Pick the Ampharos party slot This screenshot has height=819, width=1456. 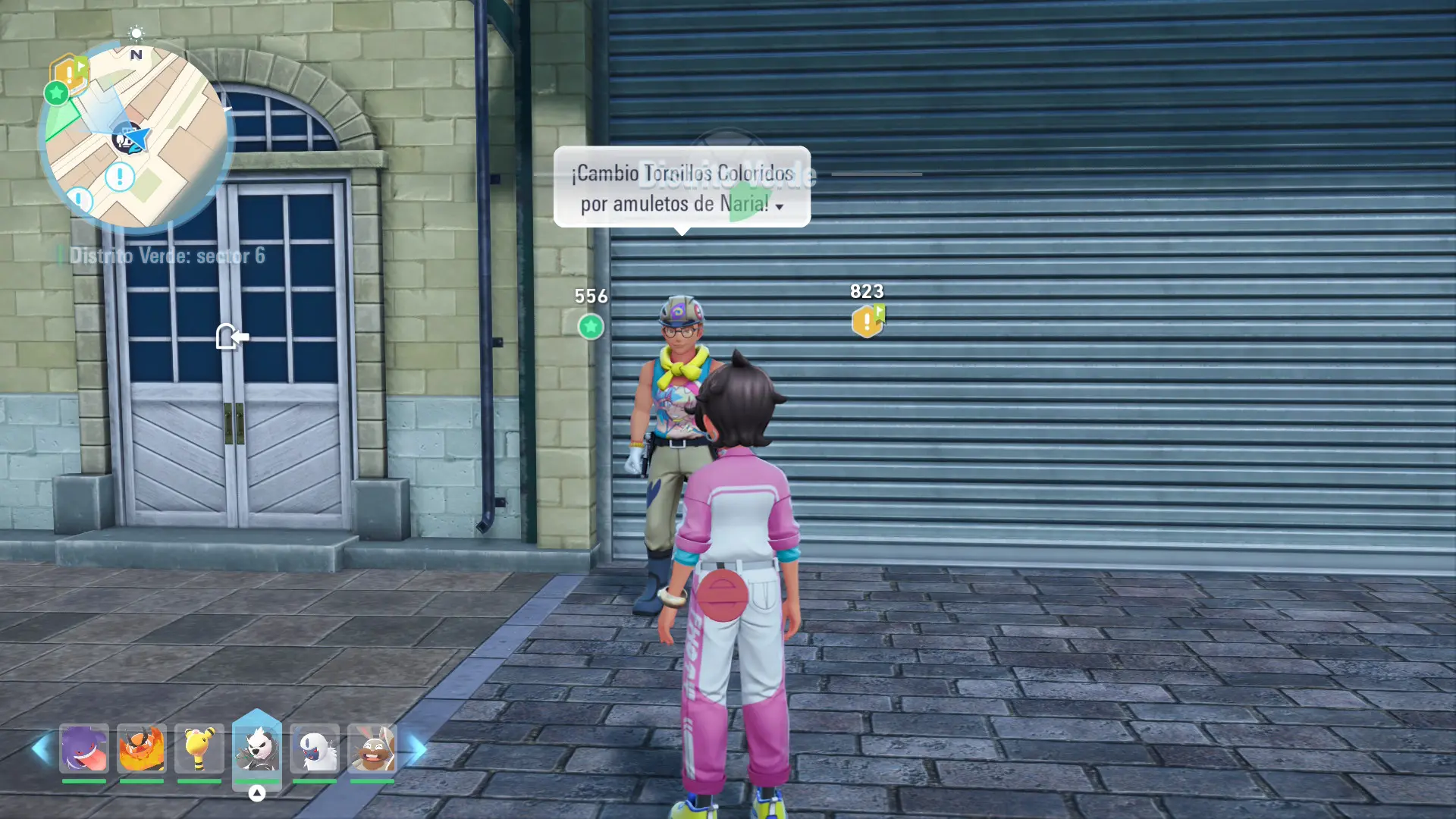point(199,748)
